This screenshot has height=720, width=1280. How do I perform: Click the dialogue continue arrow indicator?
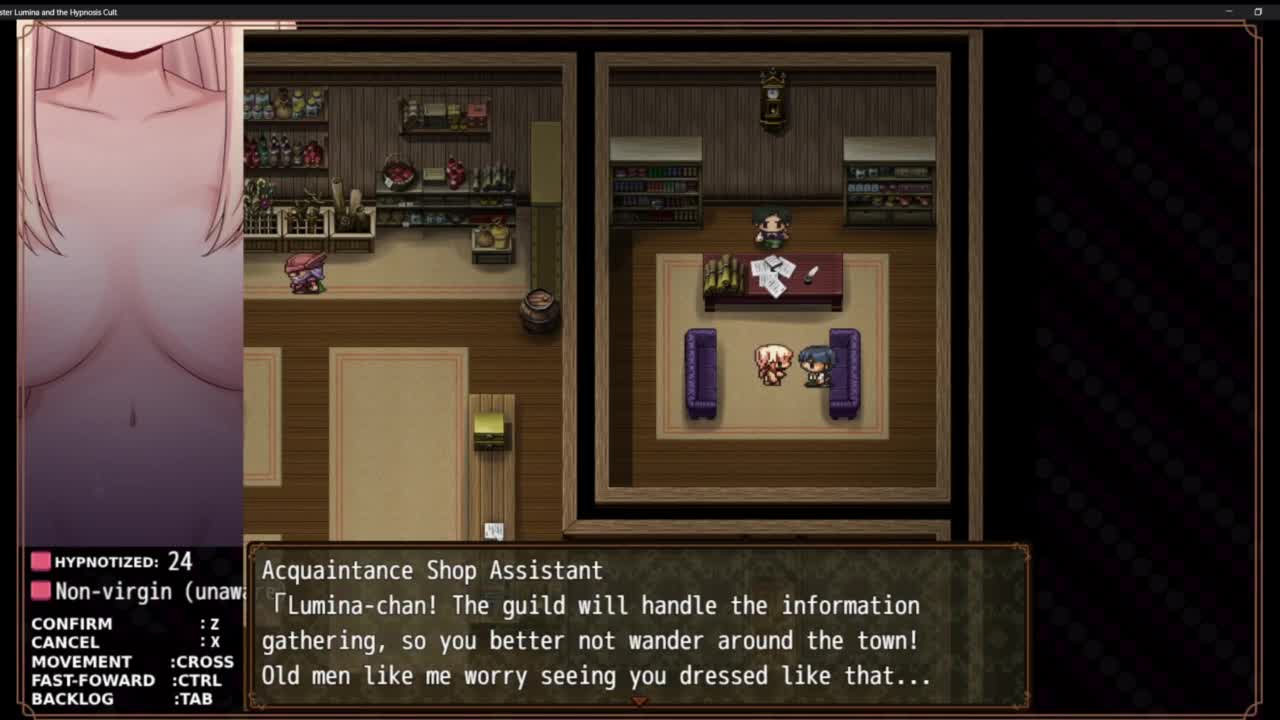(x=639, y=701)
